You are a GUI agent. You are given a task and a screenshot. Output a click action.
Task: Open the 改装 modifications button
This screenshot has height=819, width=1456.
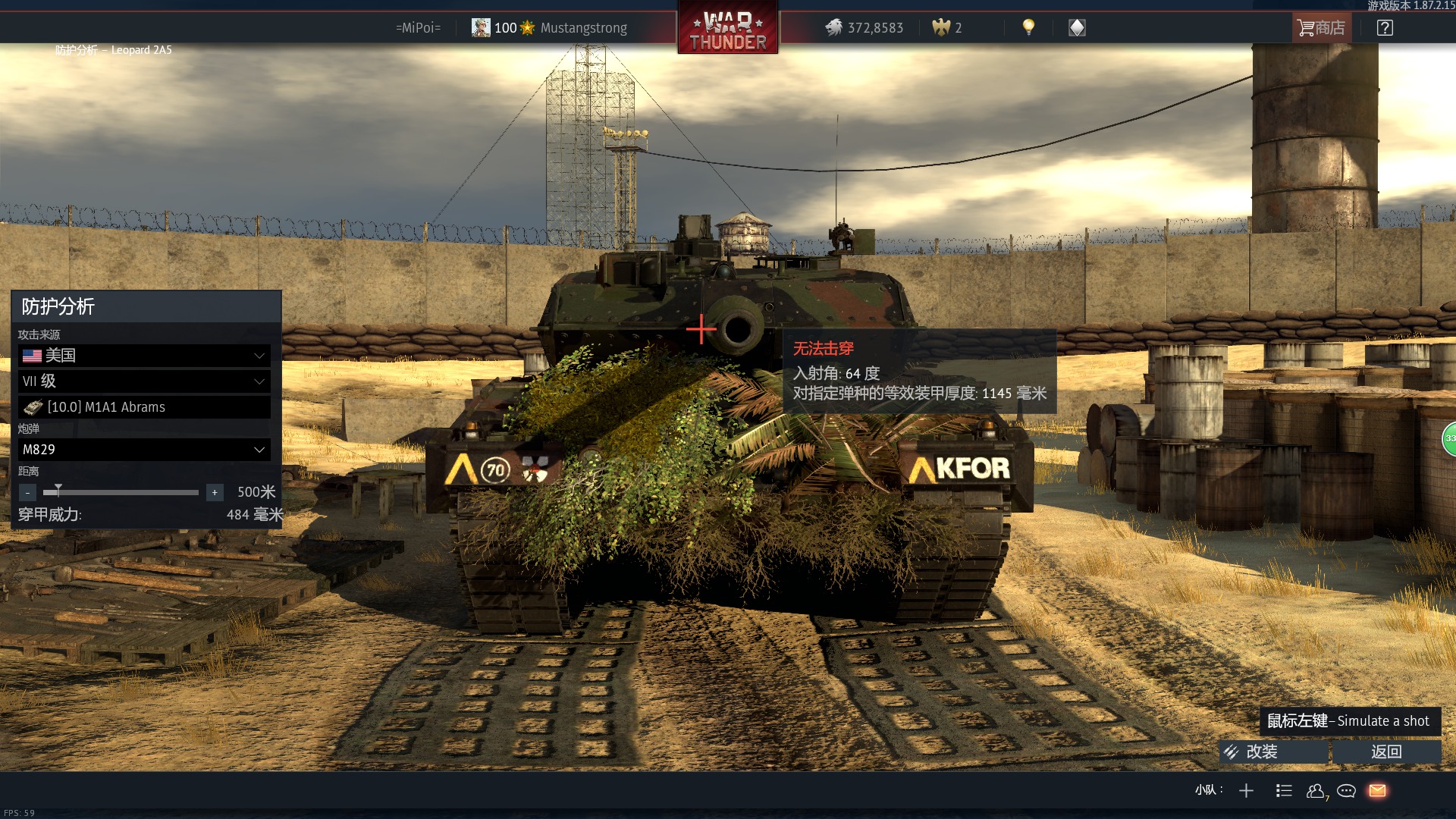1273,752
